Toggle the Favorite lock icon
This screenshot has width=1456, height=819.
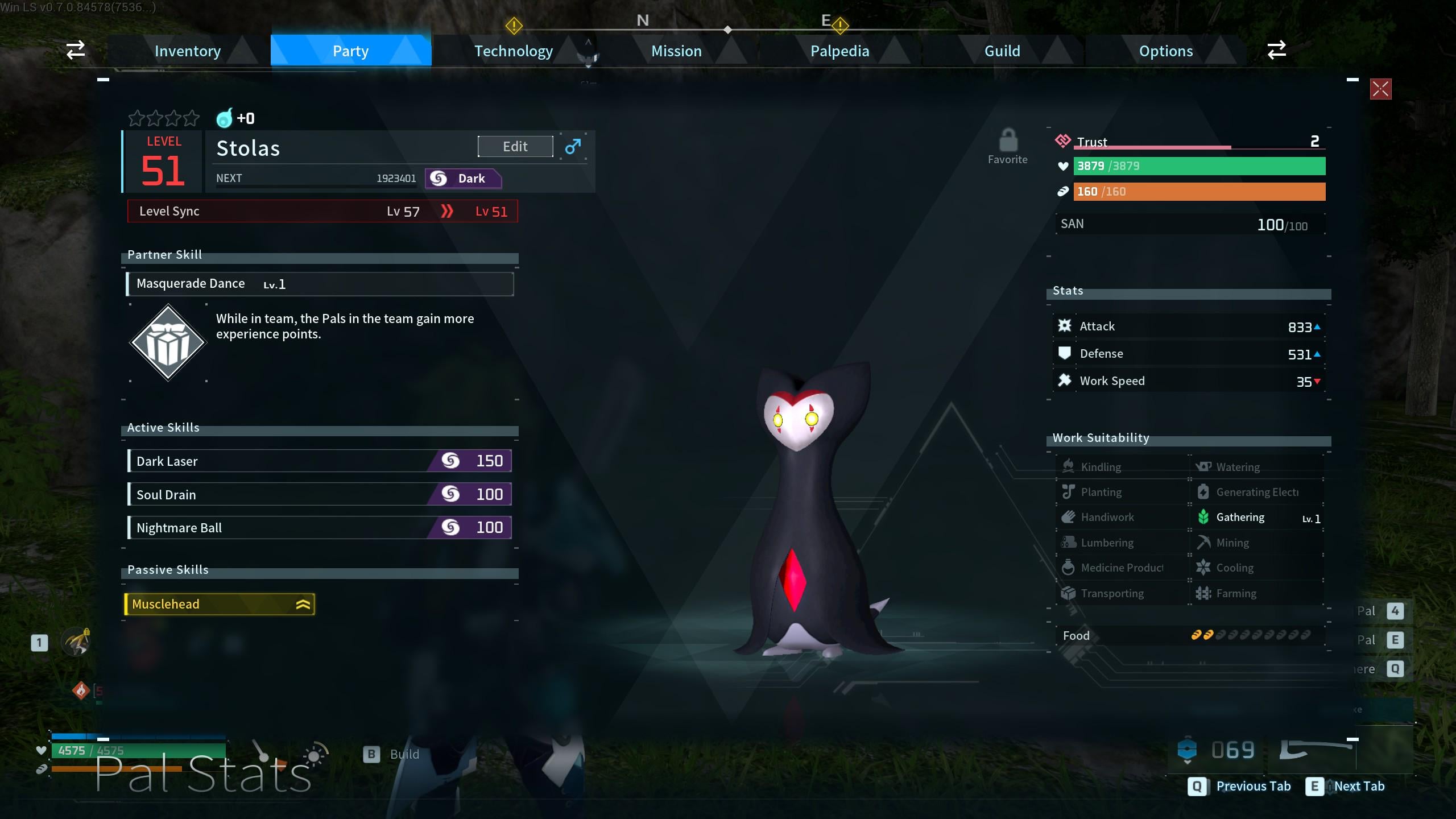coord(1008,141)
